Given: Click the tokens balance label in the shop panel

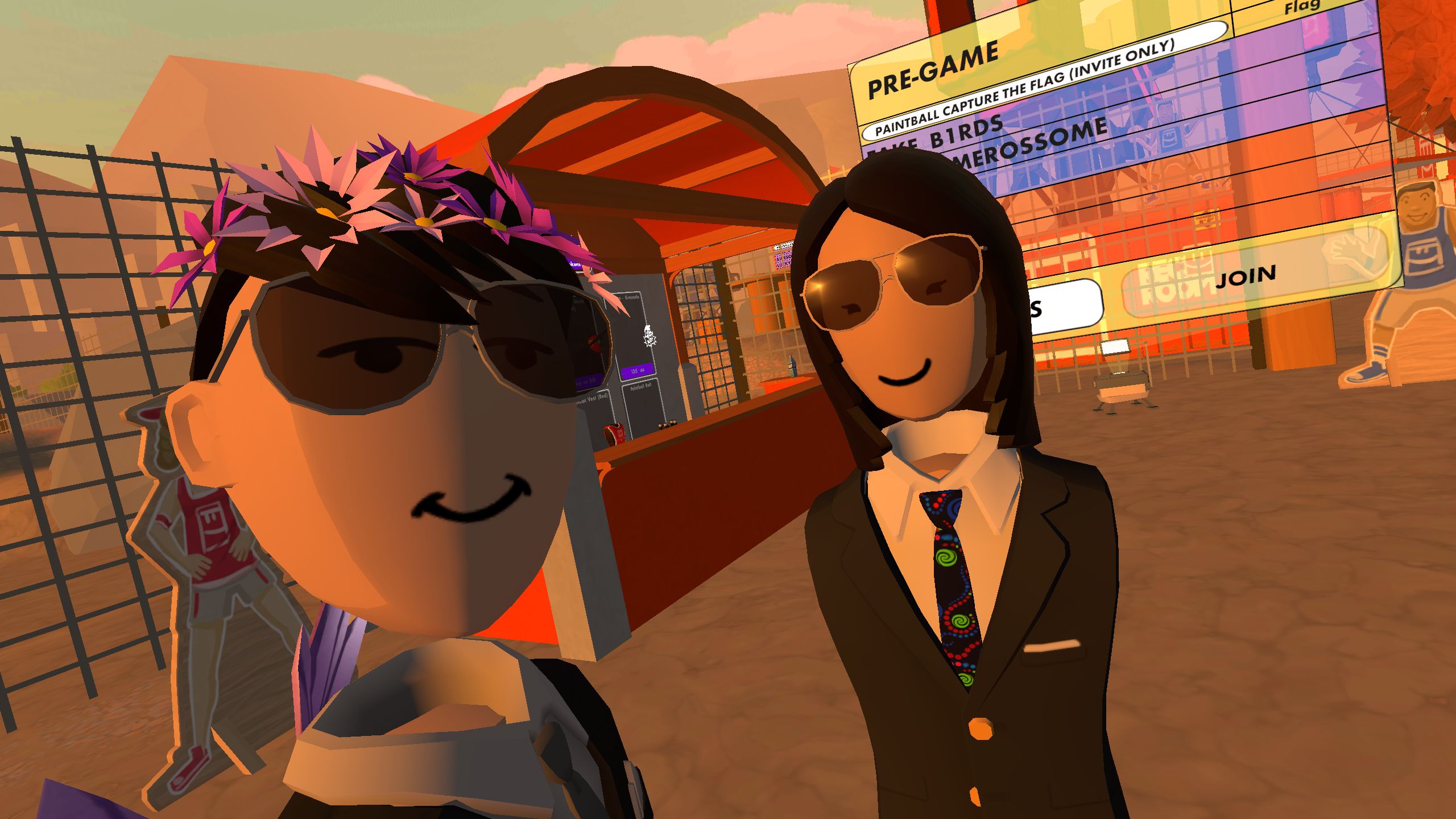Looking at the screenshot, I should point(576,264).
